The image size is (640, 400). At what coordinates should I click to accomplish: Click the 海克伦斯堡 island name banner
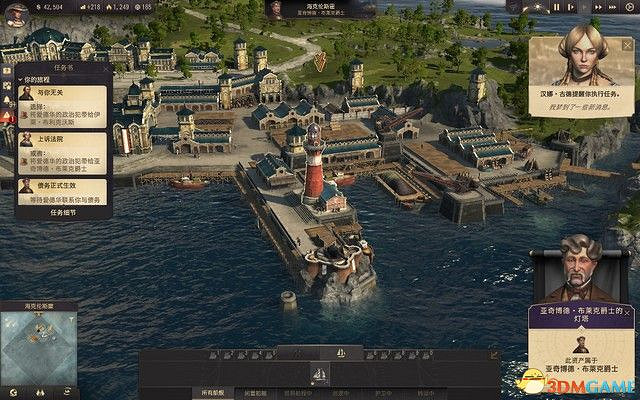click(318, 10)
